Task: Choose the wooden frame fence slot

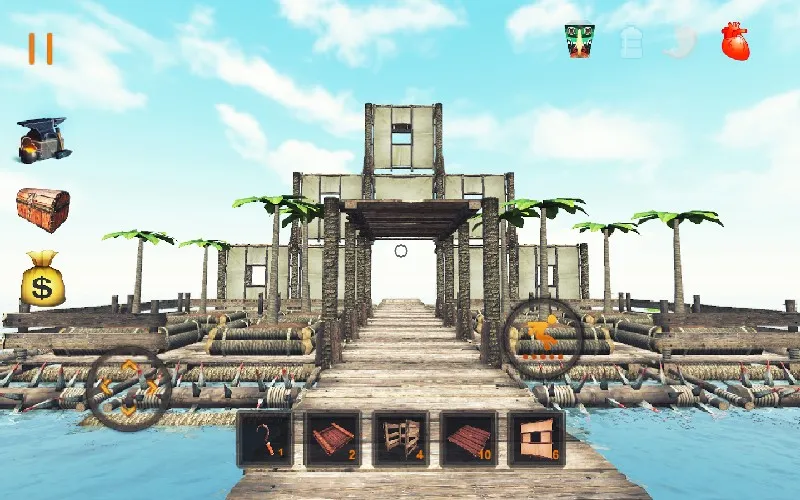Action: tap(401, 438)
